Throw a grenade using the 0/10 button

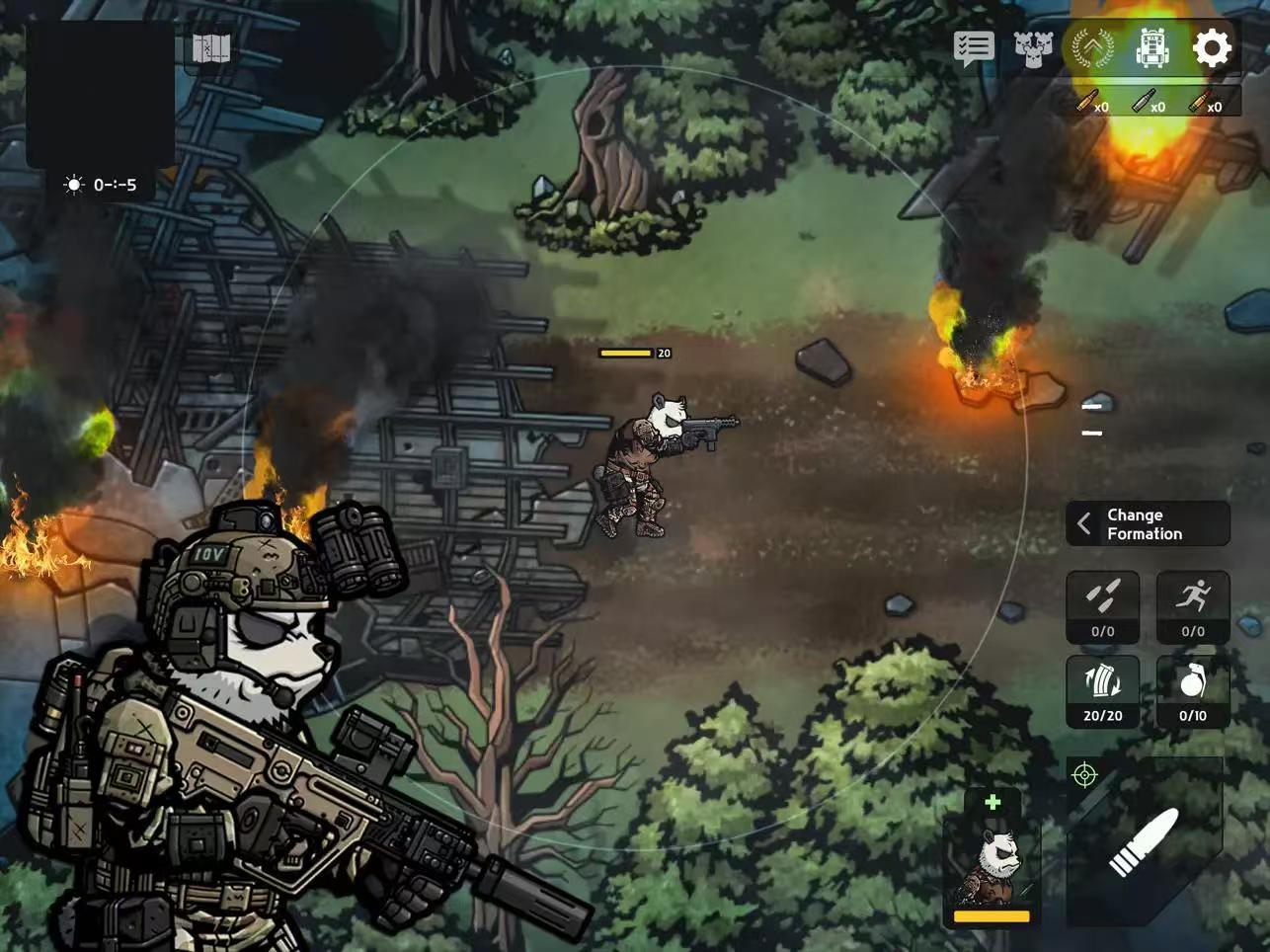pyautogui.click(x=1193, y=691)
